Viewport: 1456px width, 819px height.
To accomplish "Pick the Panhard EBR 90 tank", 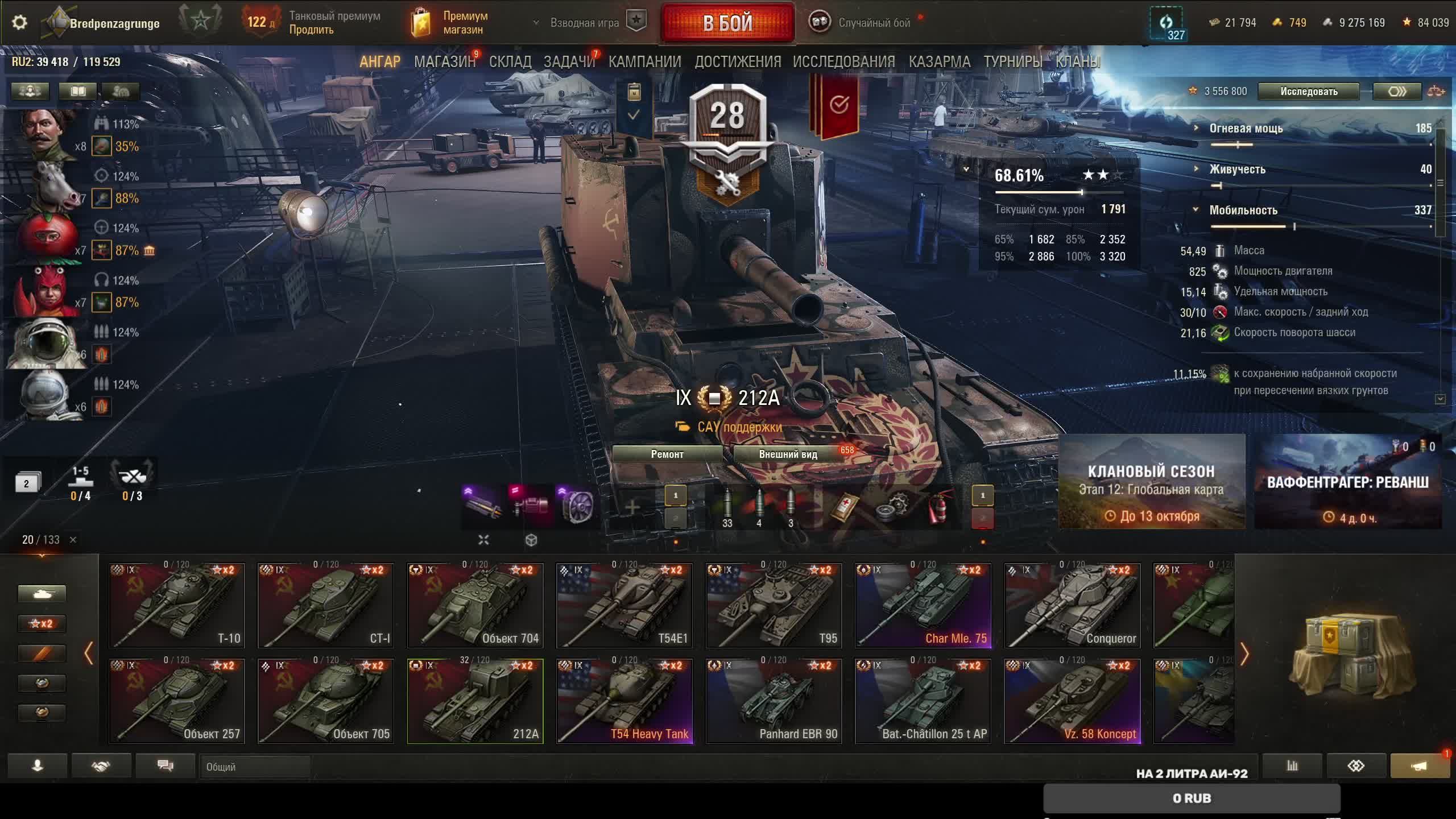I will click(x=773, y=701).
